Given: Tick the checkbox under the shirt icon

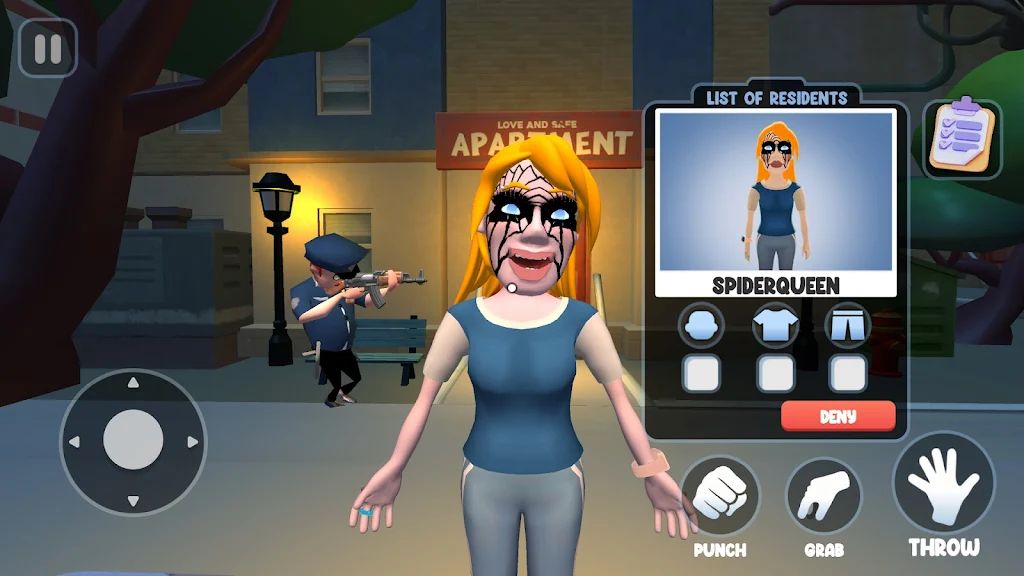Looking at the screenshot, I should point(775,373).
